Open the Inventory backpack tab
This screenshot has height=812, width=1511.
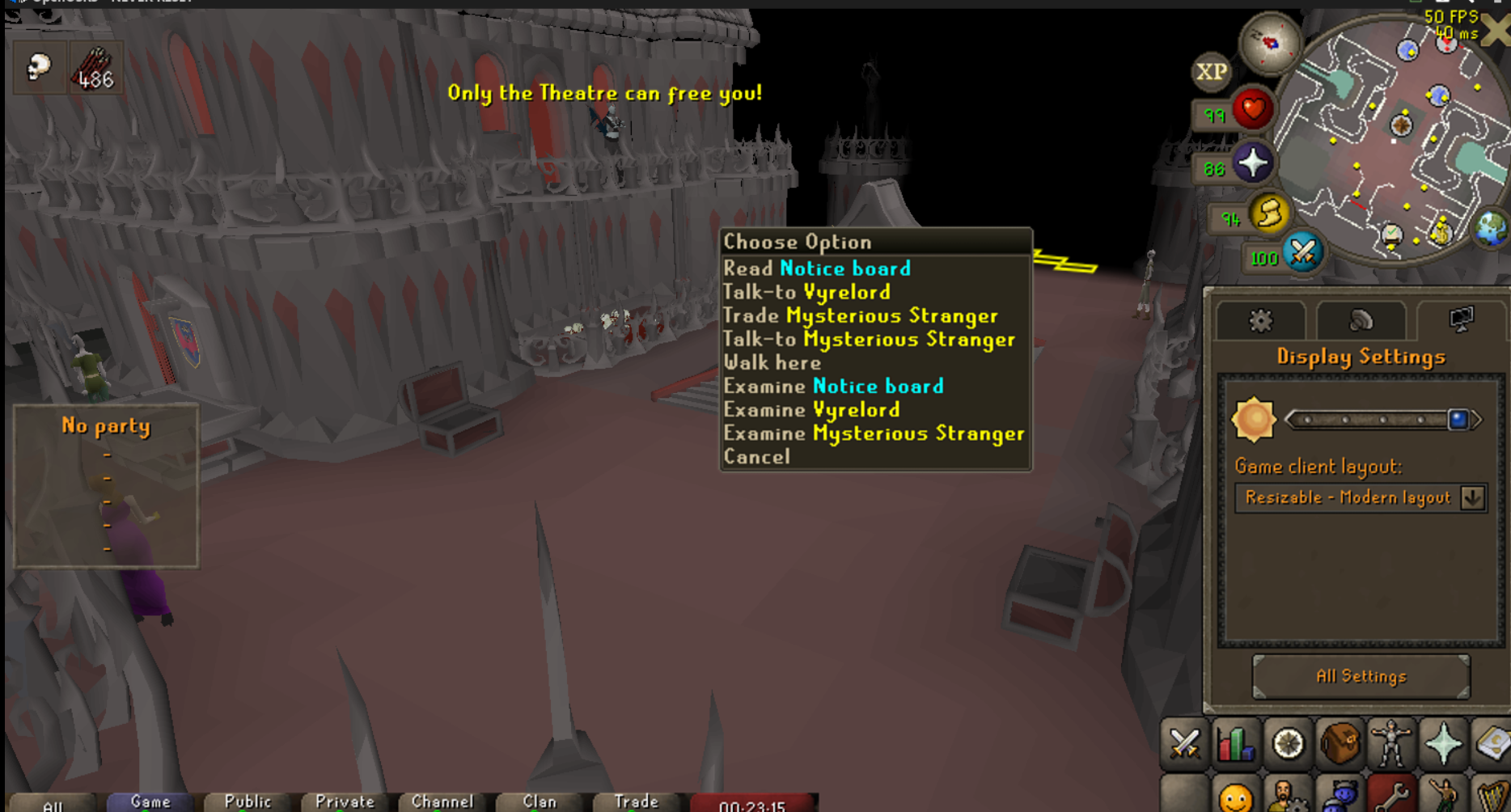1340,742
